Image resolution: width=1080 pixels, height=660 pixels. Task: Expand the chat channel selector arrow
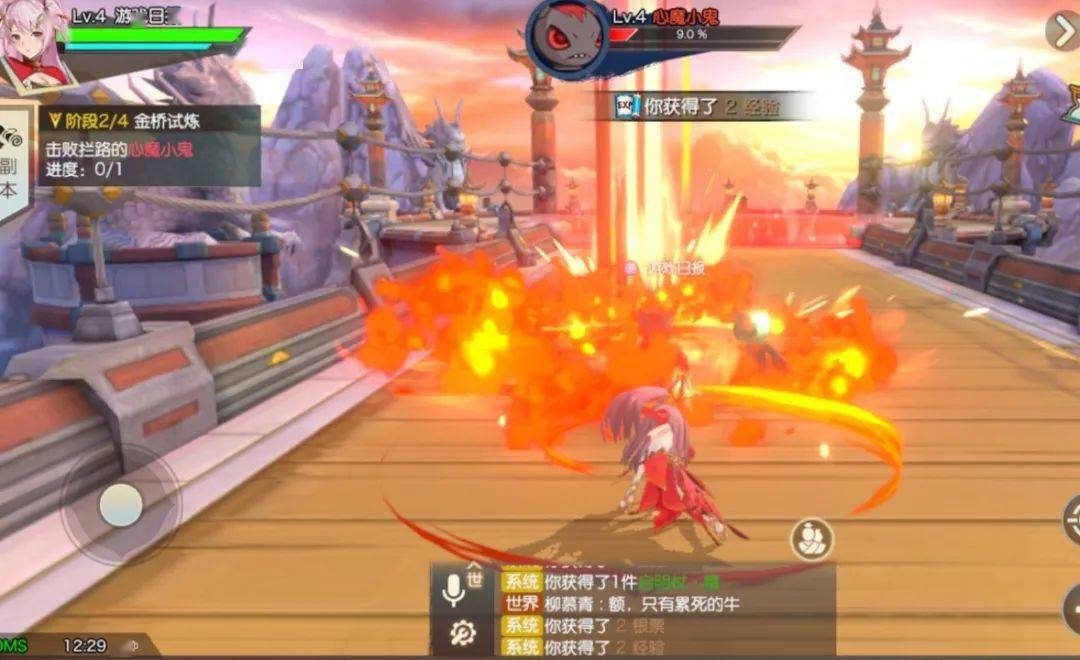point(475,565)
